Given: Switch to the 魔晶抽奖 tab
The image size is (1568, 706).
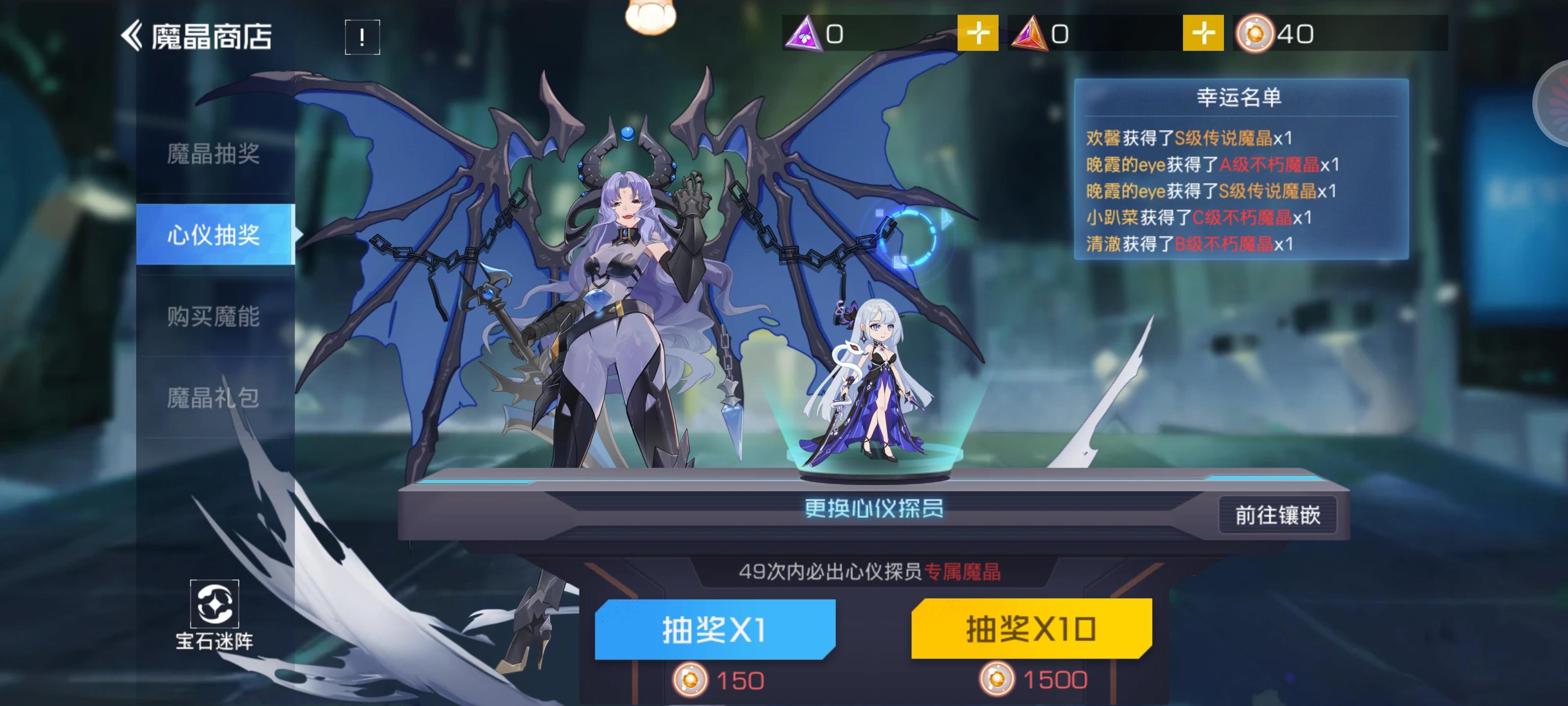Looking at the screenshot, I should click(x=214, y=155).
